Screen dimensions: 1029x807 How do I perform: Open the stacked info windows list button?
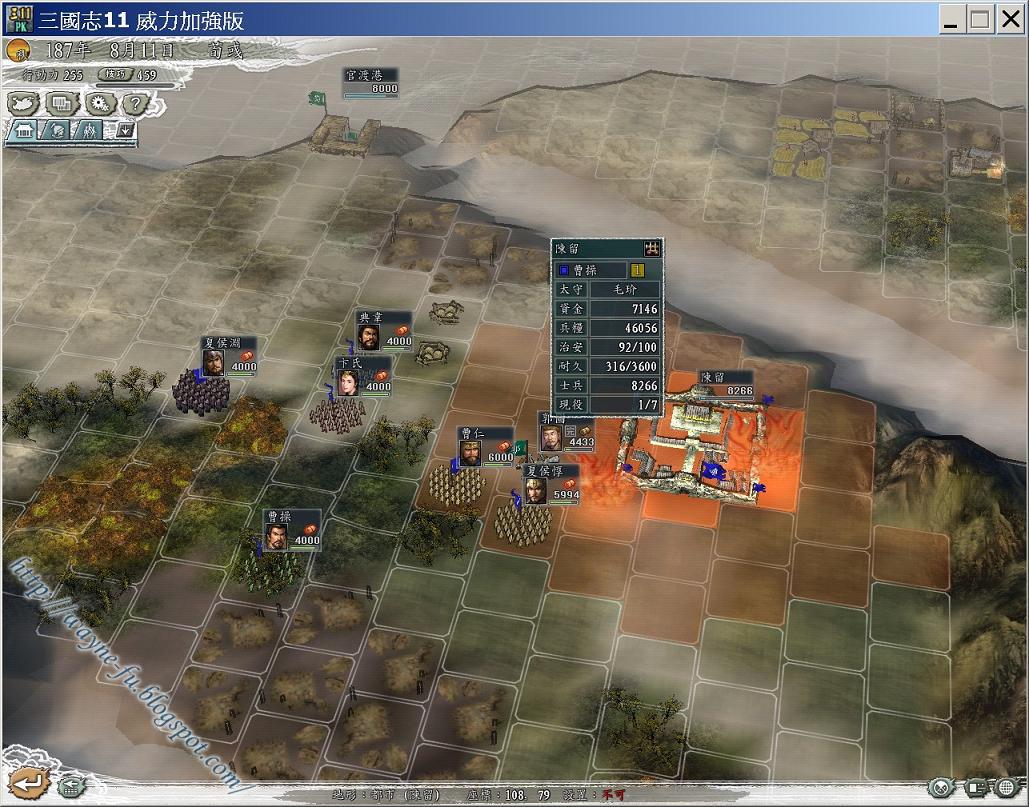tap(62, 102)
